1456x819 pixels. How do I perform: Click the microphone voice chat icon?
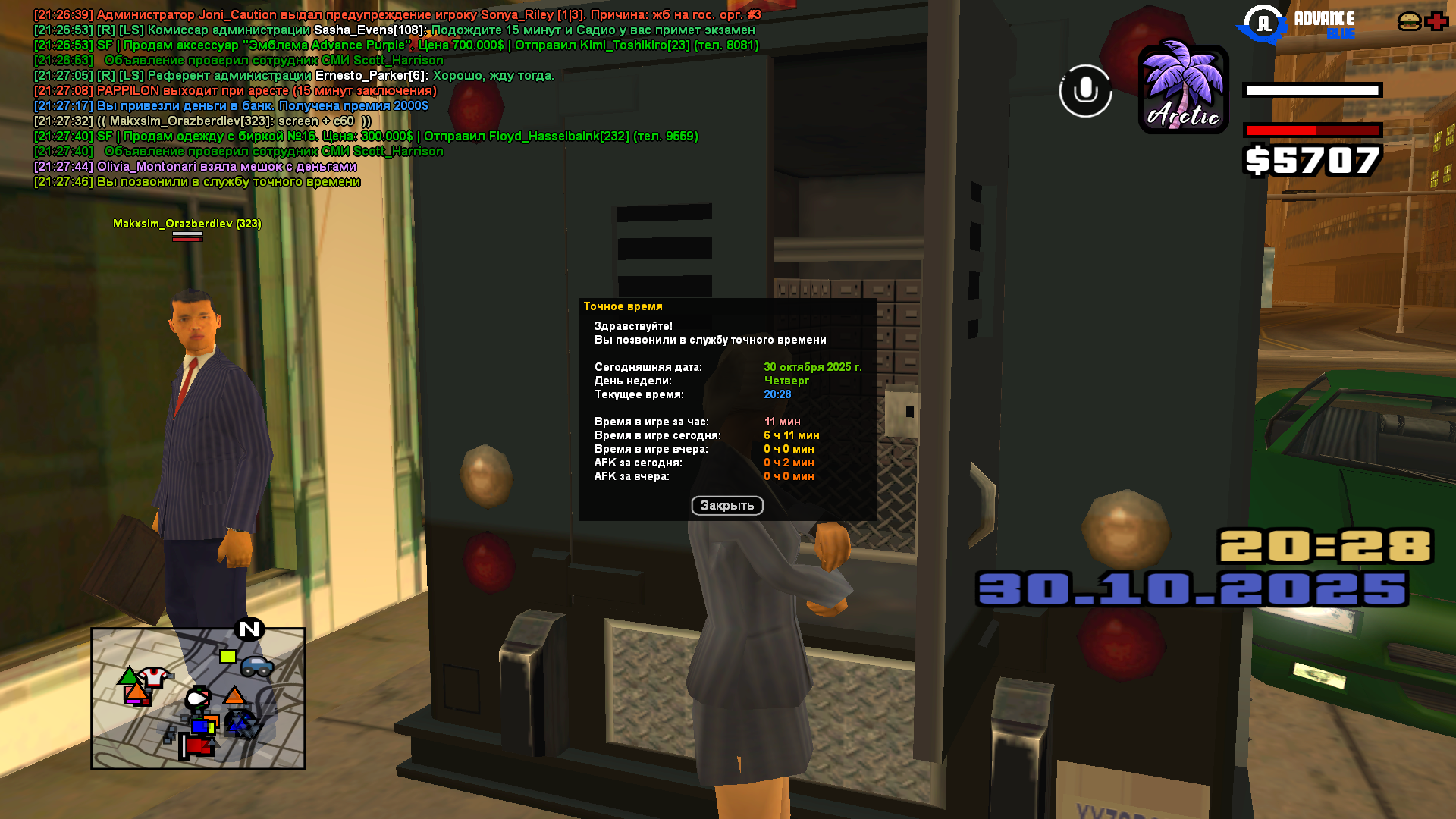point(1084,91)
